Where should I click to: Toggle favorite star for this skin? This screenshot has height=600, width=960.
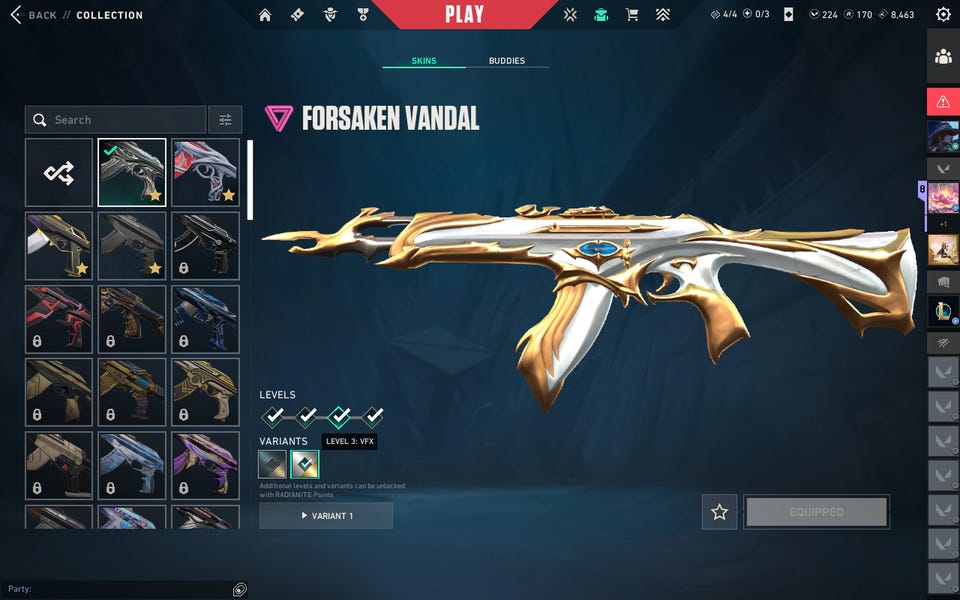719,512
